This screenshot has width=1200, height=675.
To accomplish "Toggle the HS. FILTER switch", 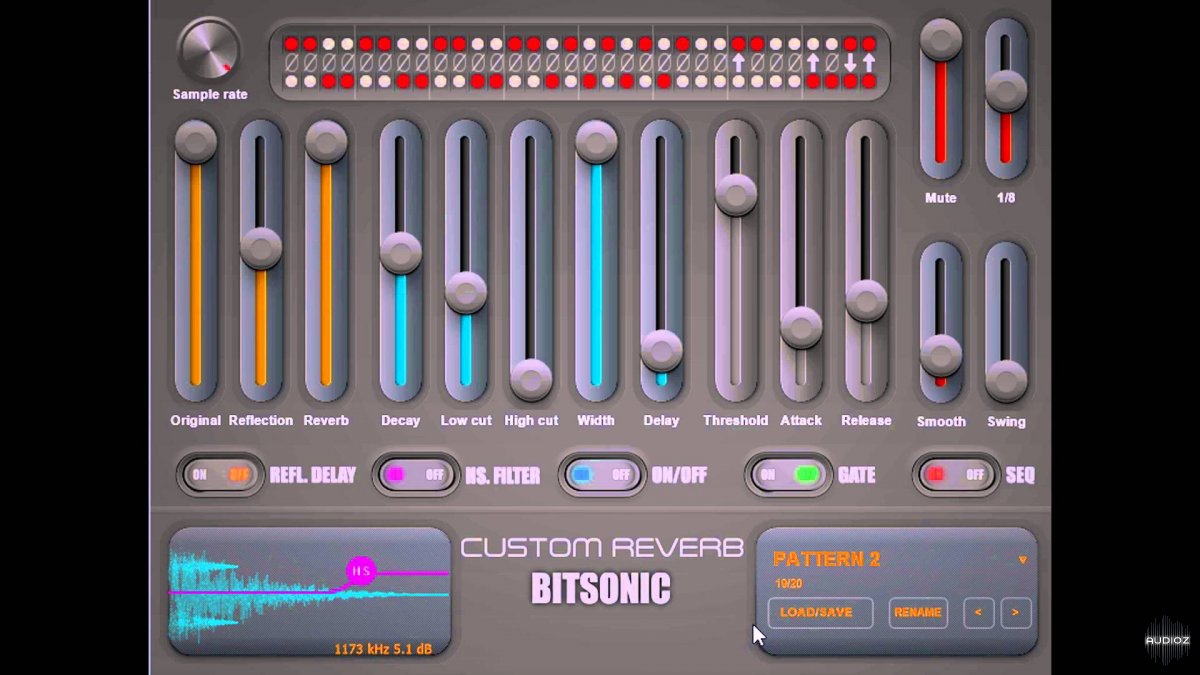I will (x=414, y=475).
